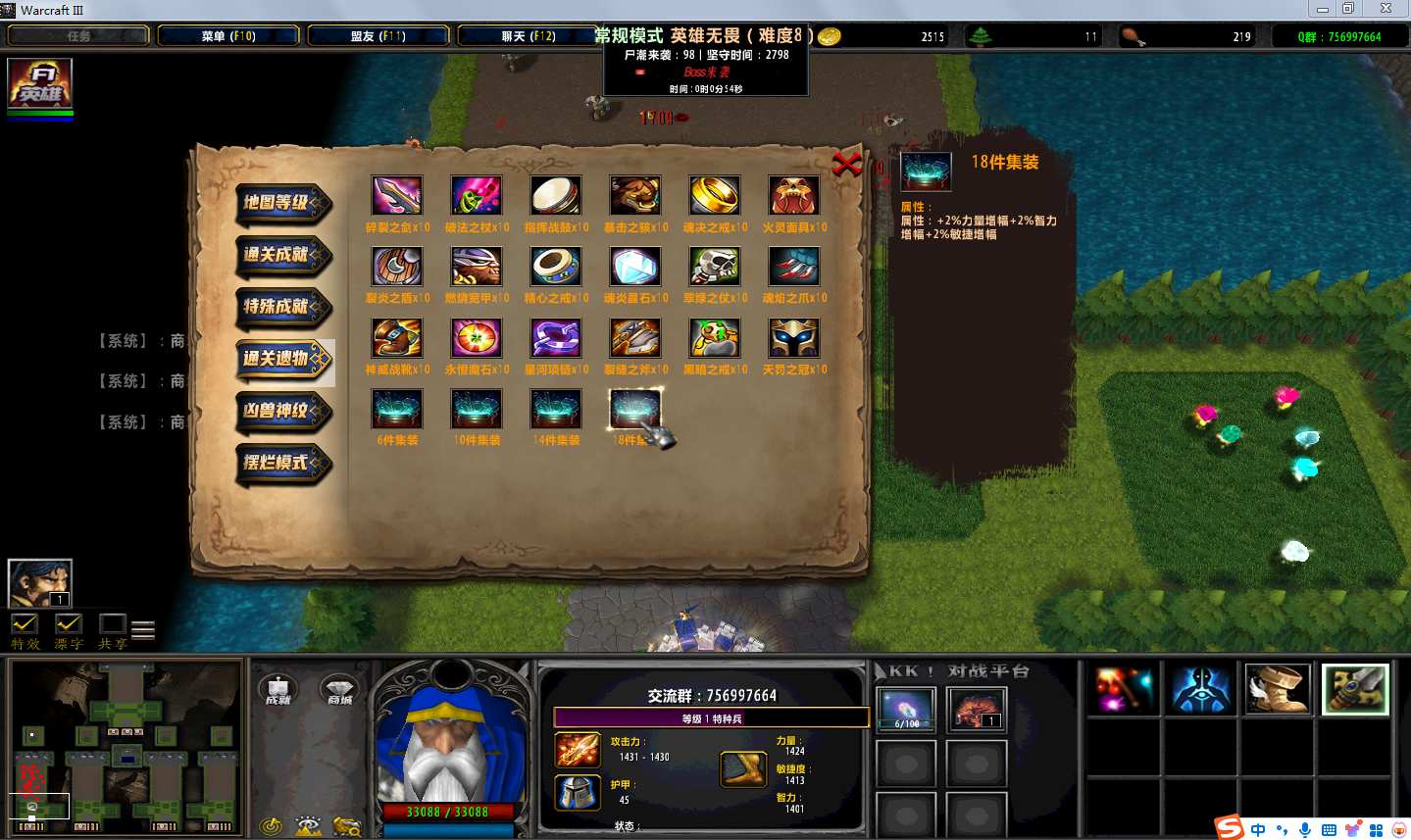View the 6件集装 set bonus

point(397,409)
